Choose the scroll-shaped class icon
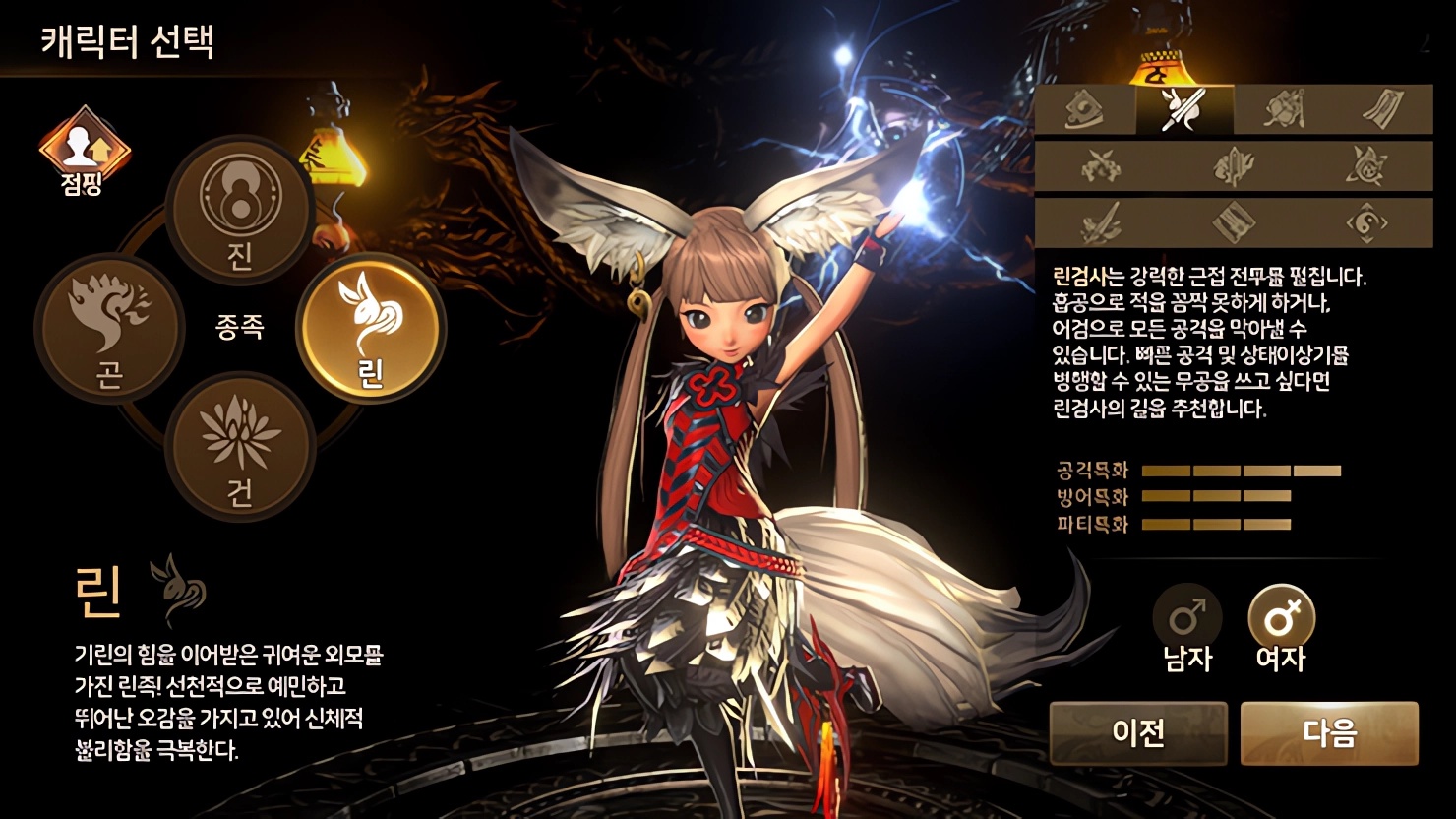 pyautogui.click(x=1382, y=109)
